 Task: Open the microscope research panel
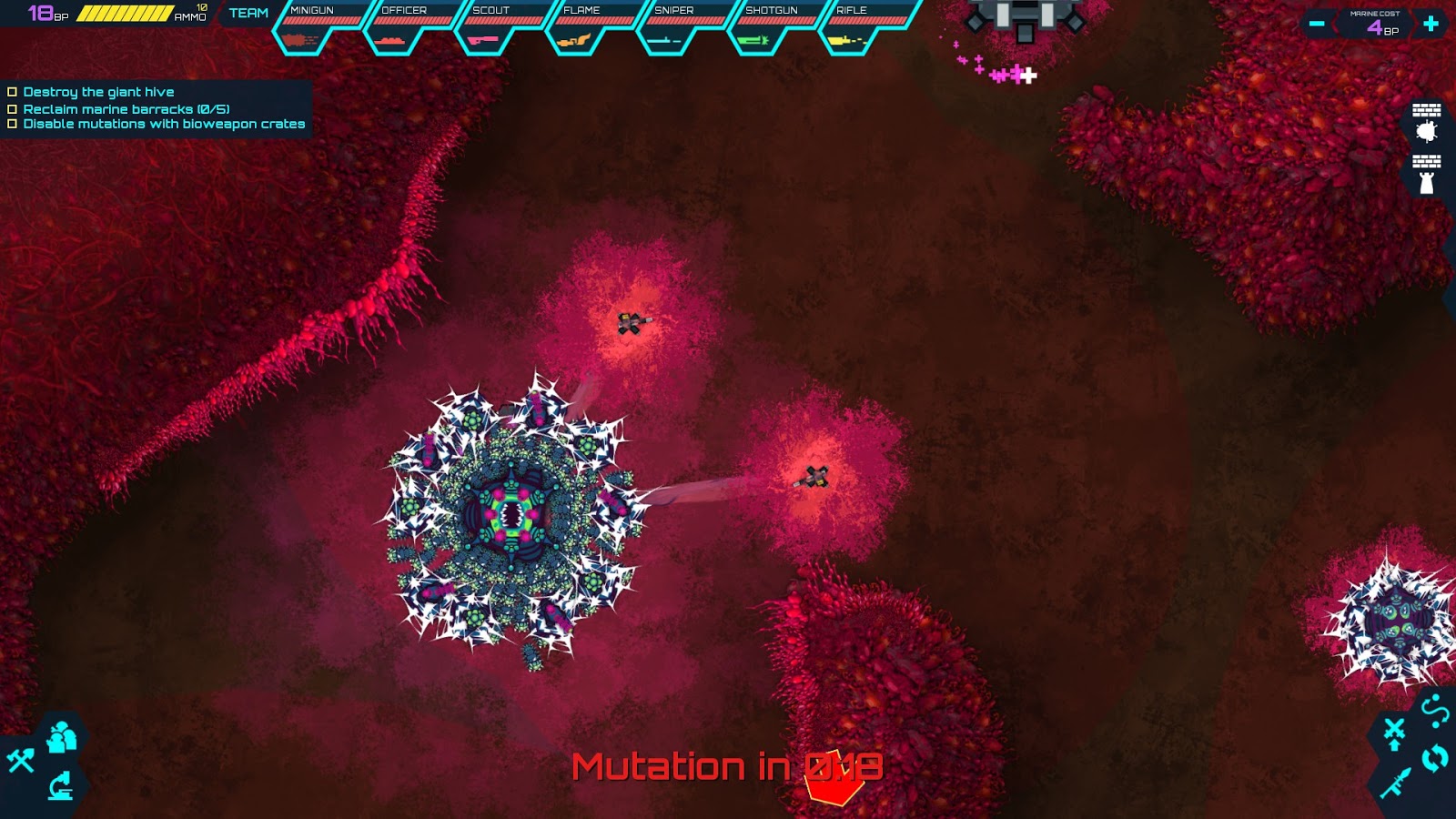pyautogui.click(x=60, y=786)
